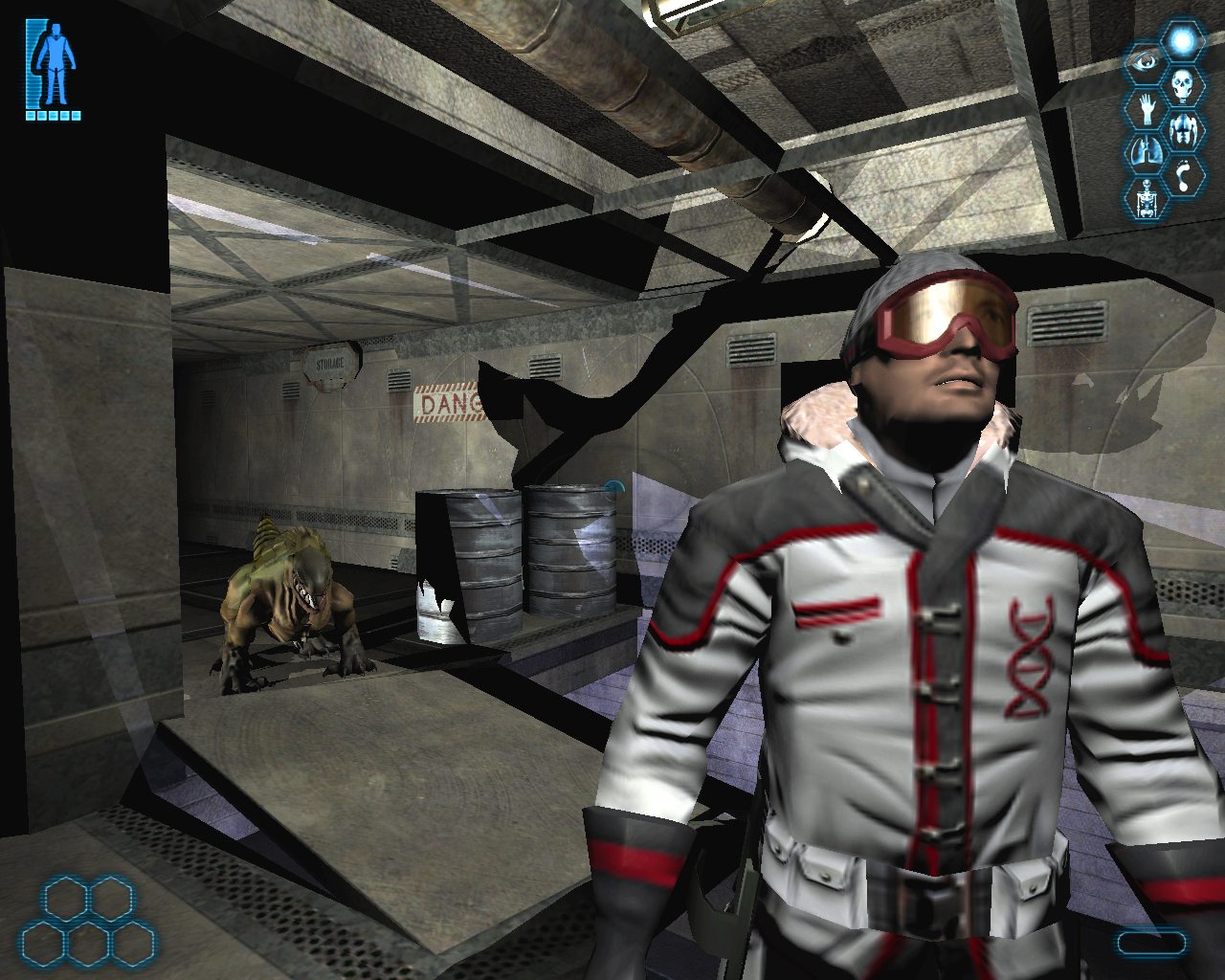Screen dimensions: 1225x980
Task: Toggle the leftmost bio-energy cell square
Action: [x=31, y=117]
